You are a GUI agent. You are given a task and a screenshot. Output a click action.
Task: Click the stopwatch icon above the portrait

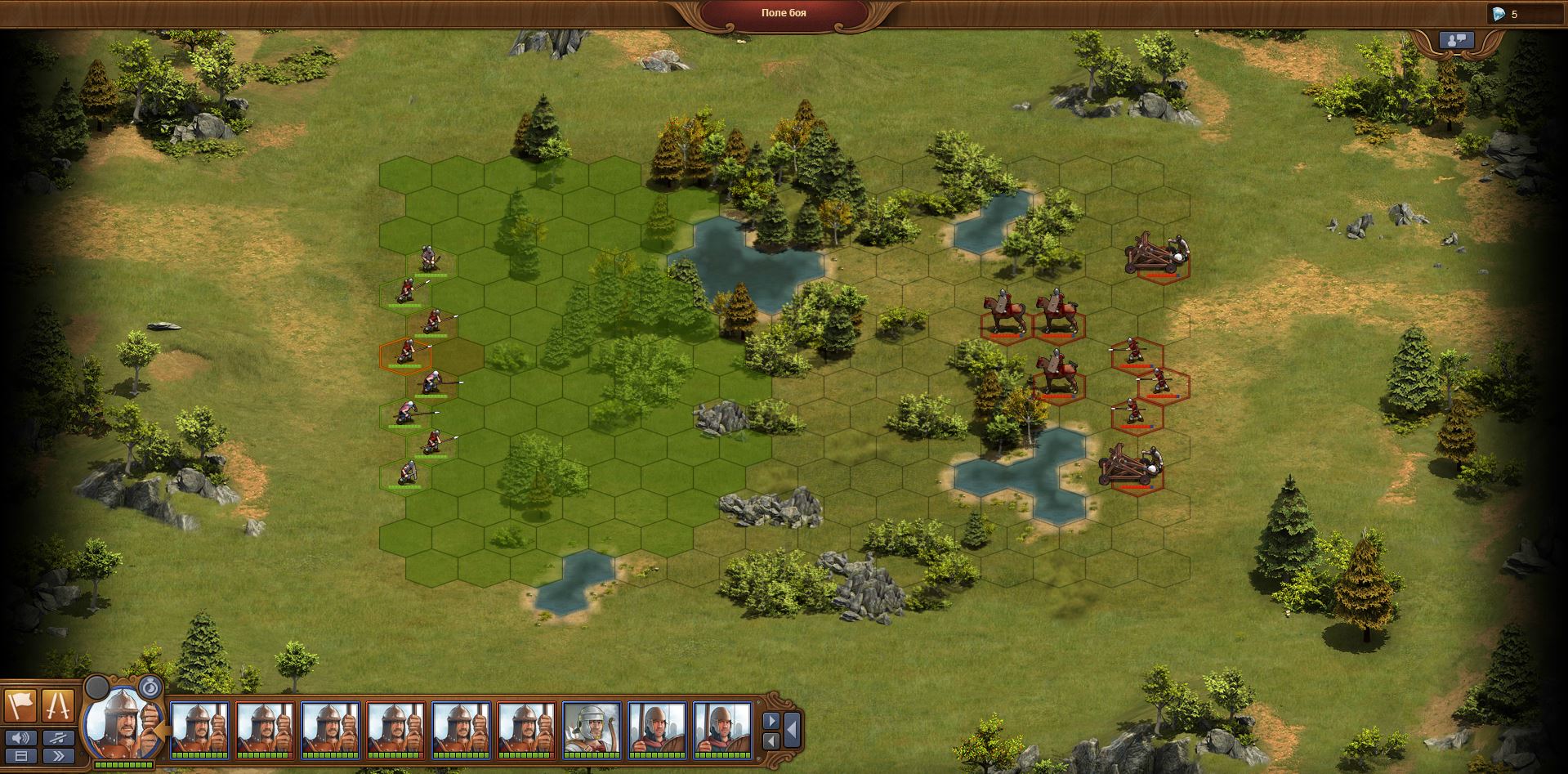[150, 687]
